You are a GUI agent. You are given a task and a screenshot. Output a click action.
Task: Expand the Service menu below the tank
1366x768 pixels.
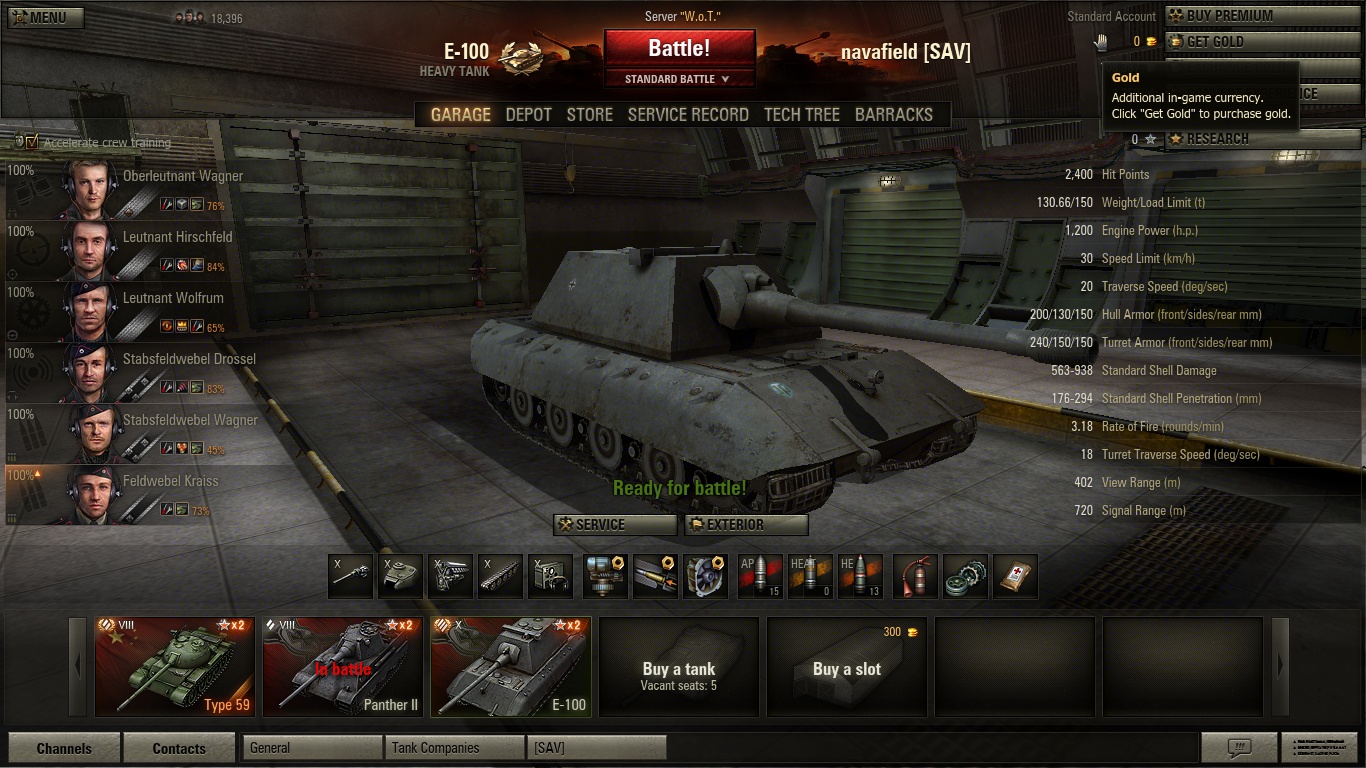(614, 524)
